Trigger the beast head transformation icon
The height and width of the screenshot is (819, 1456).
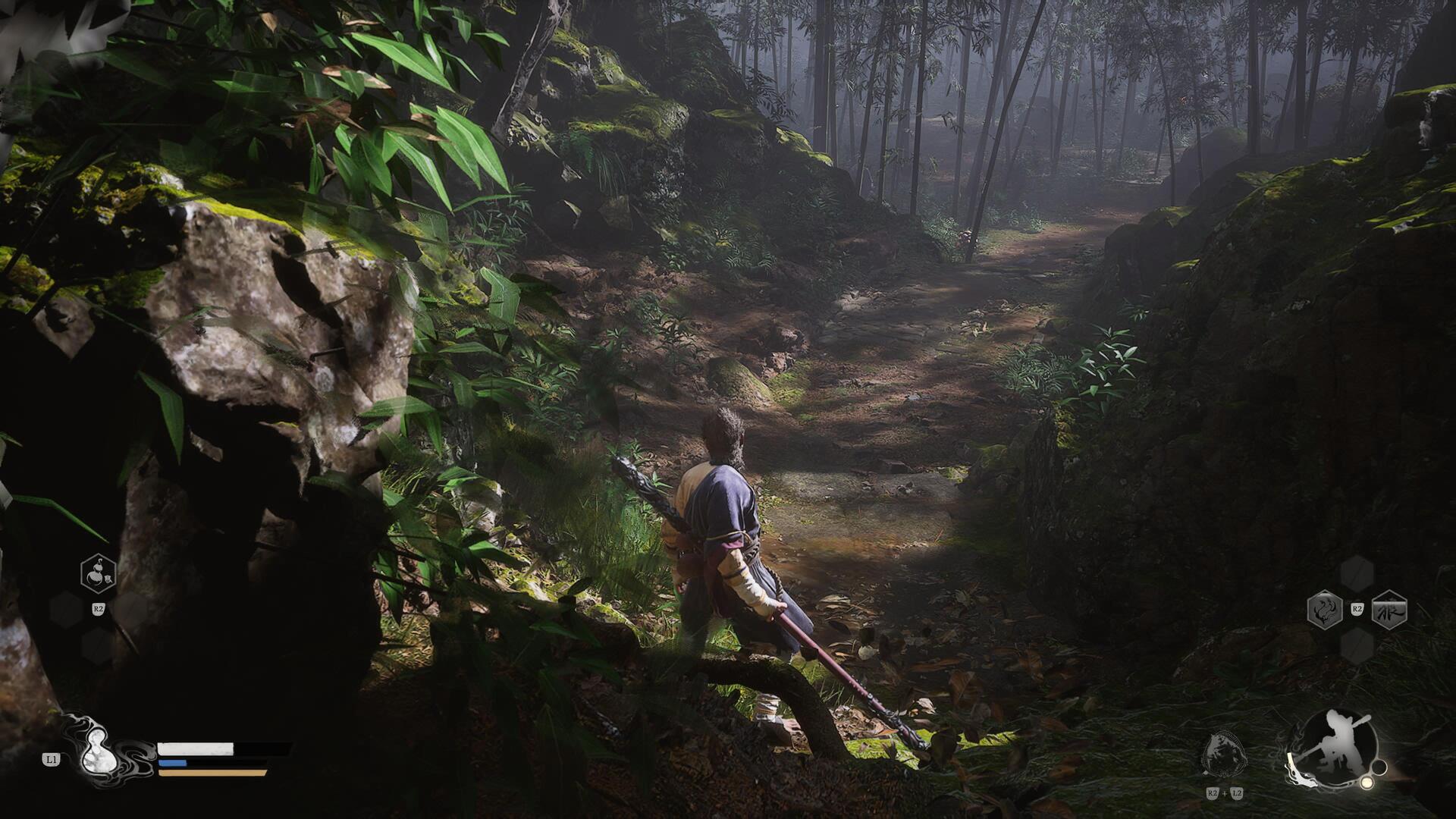1224,753
